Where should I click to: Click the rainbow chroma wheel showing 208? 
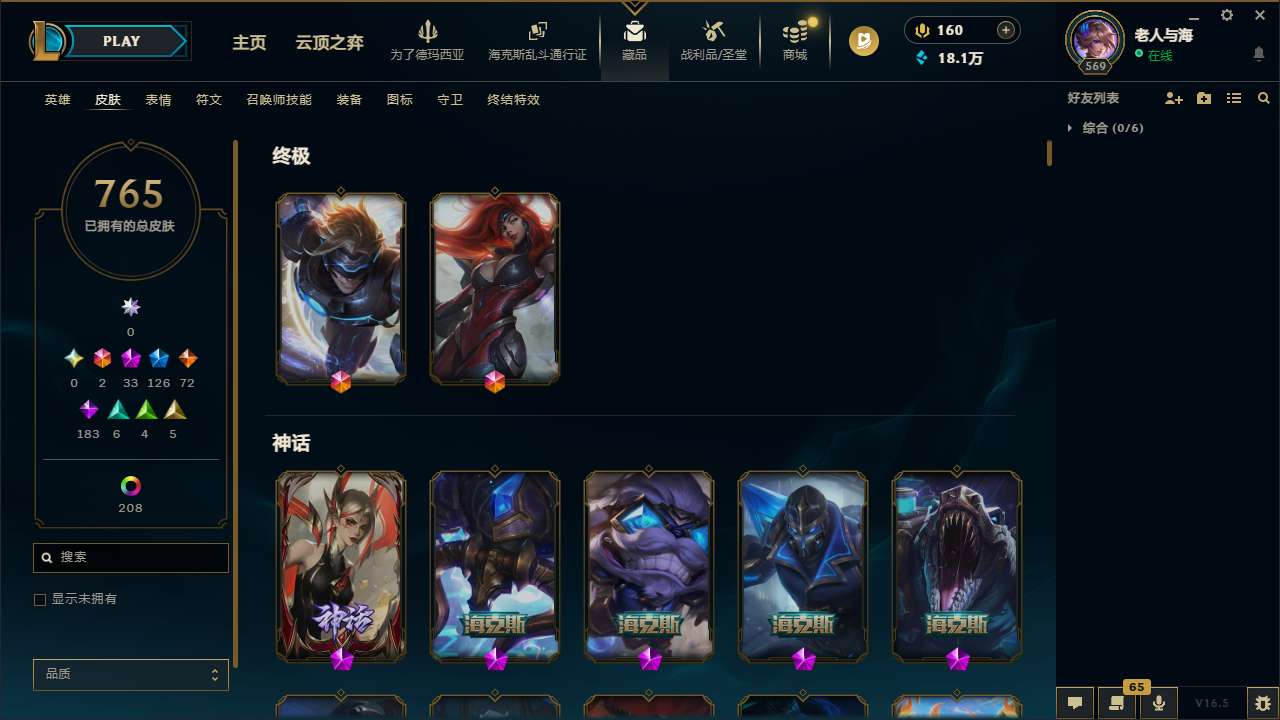click(130, 487)
